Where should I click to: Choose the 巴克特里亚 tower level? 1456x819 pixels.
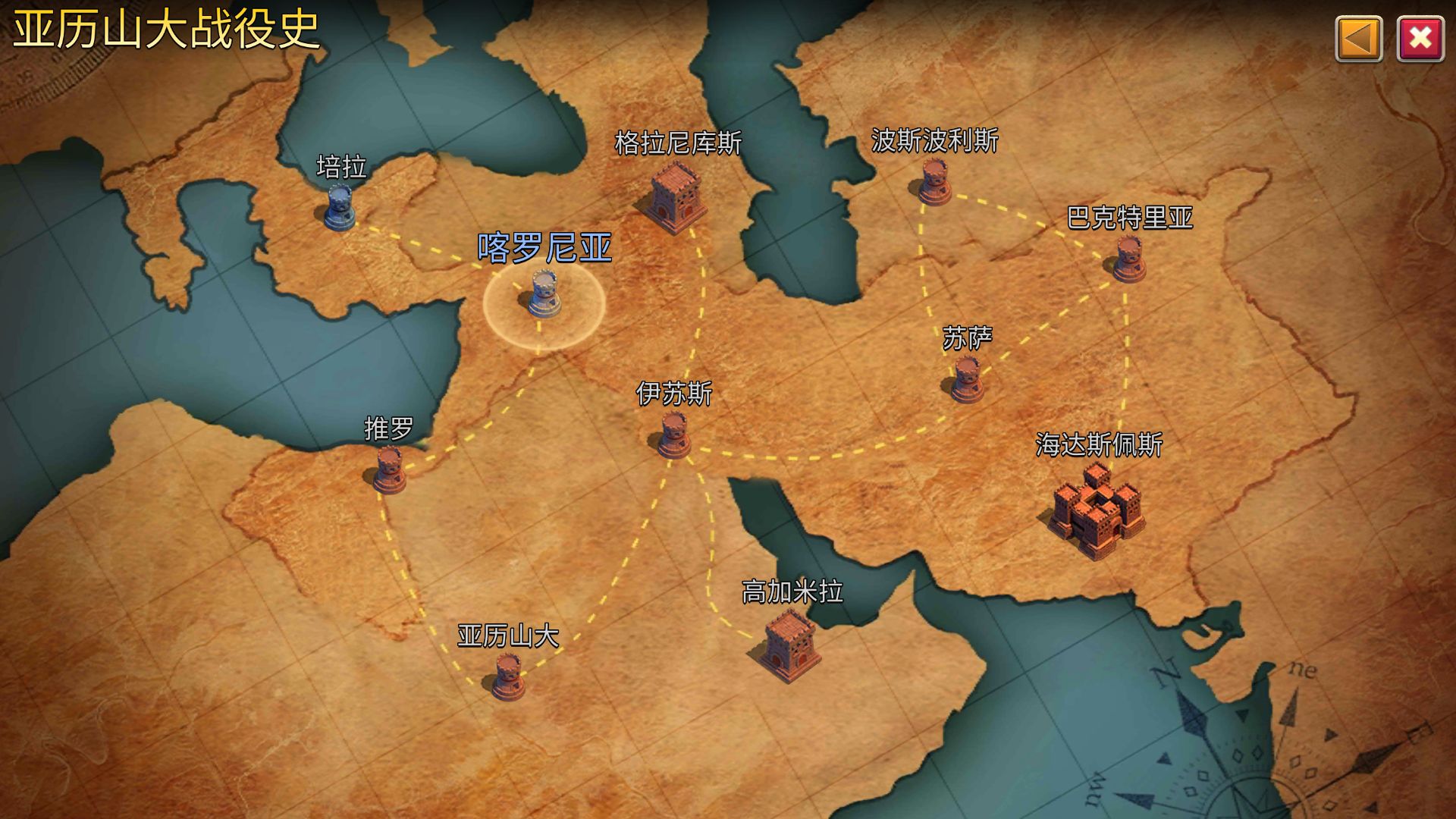[x=1128, y=259]
